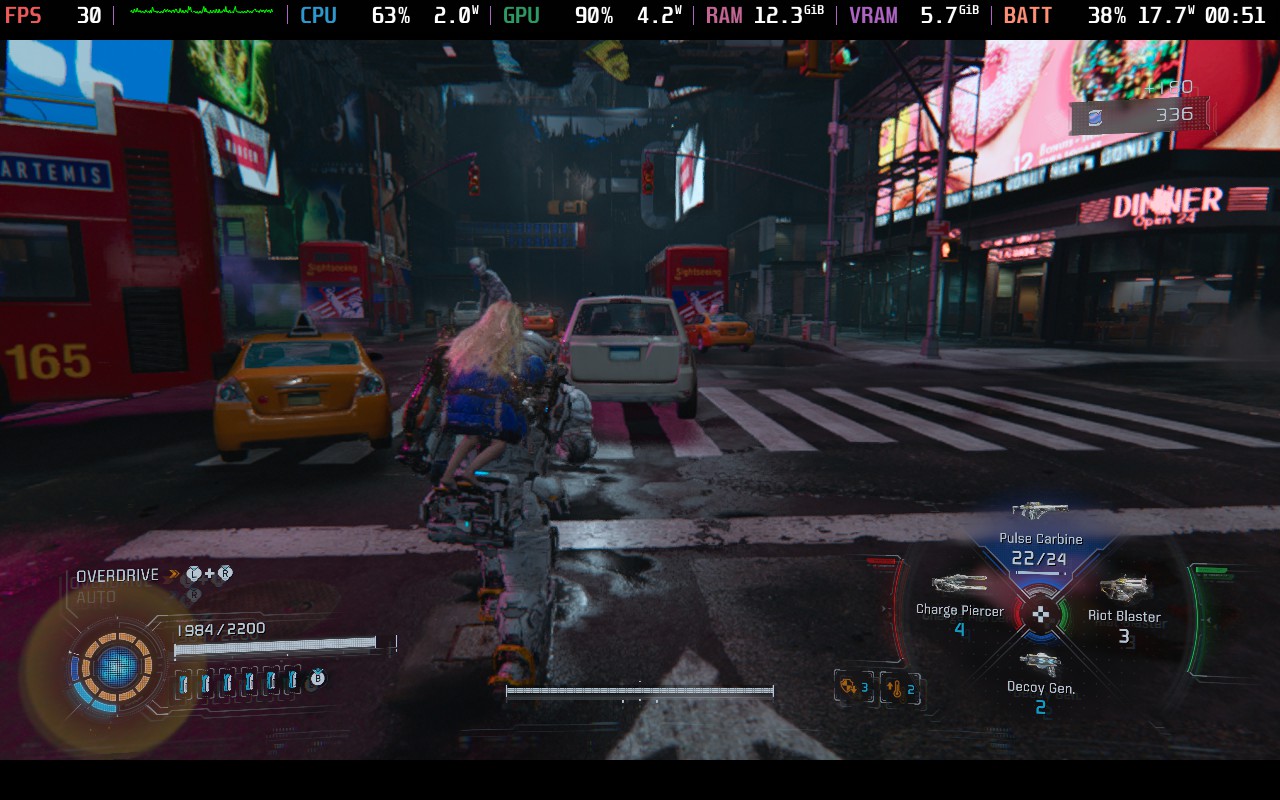
Task: Activate the orange shield item icon
Action: click(x=850, y=687)
